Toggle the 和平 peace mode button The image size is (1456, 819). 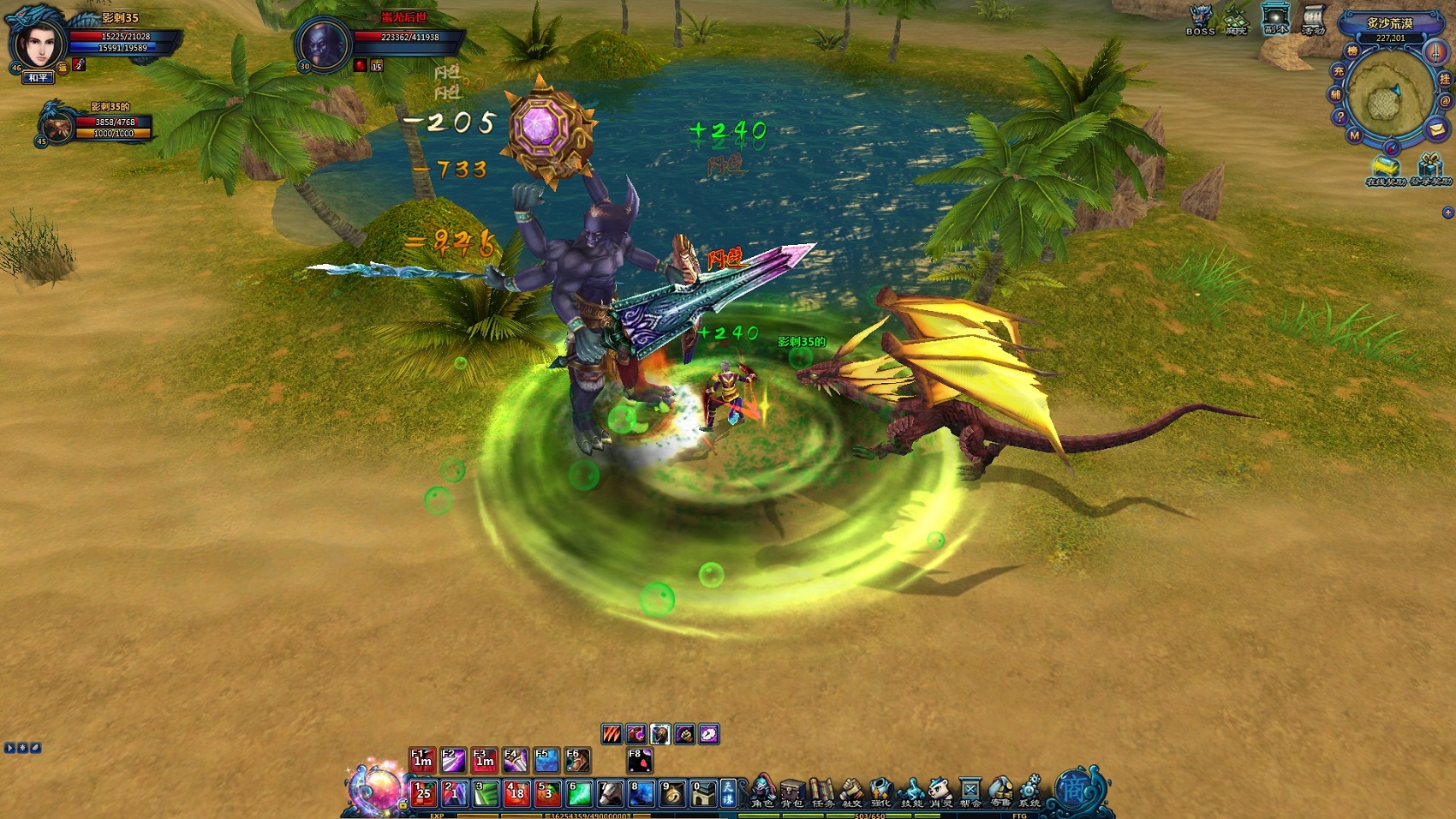coord(39,78)
